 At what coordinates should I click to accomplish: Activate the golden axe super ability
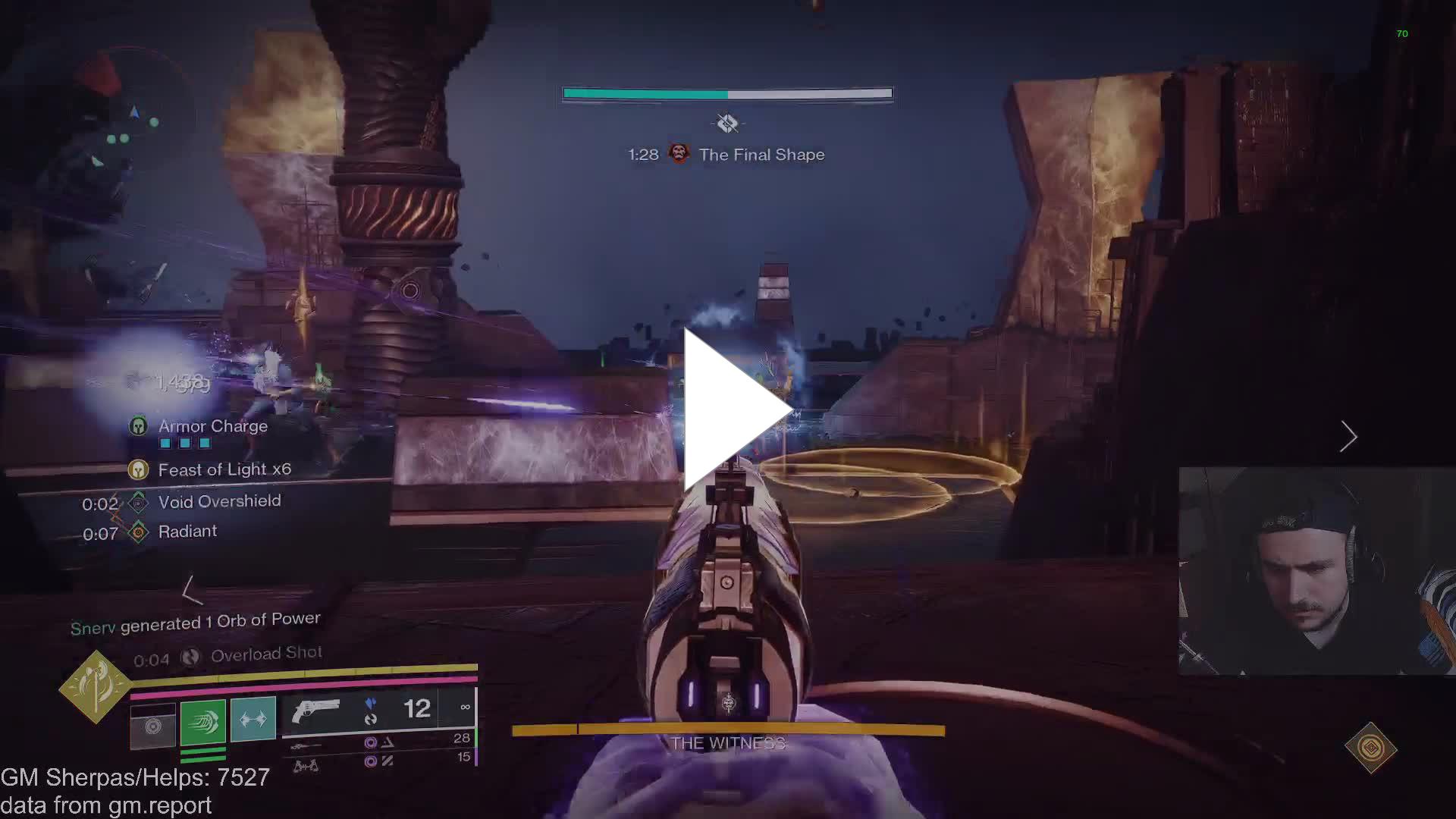coord(96,686)
